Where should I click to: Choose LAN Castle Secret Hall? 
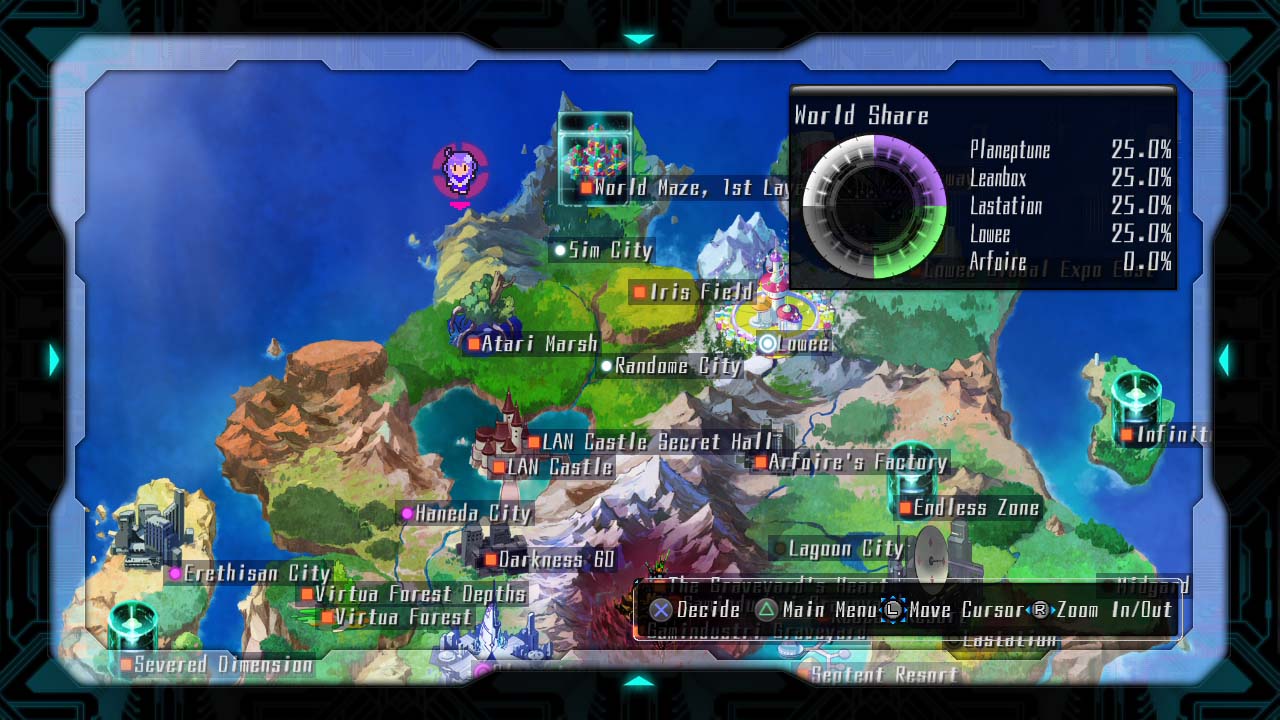[x=534, y=442]
